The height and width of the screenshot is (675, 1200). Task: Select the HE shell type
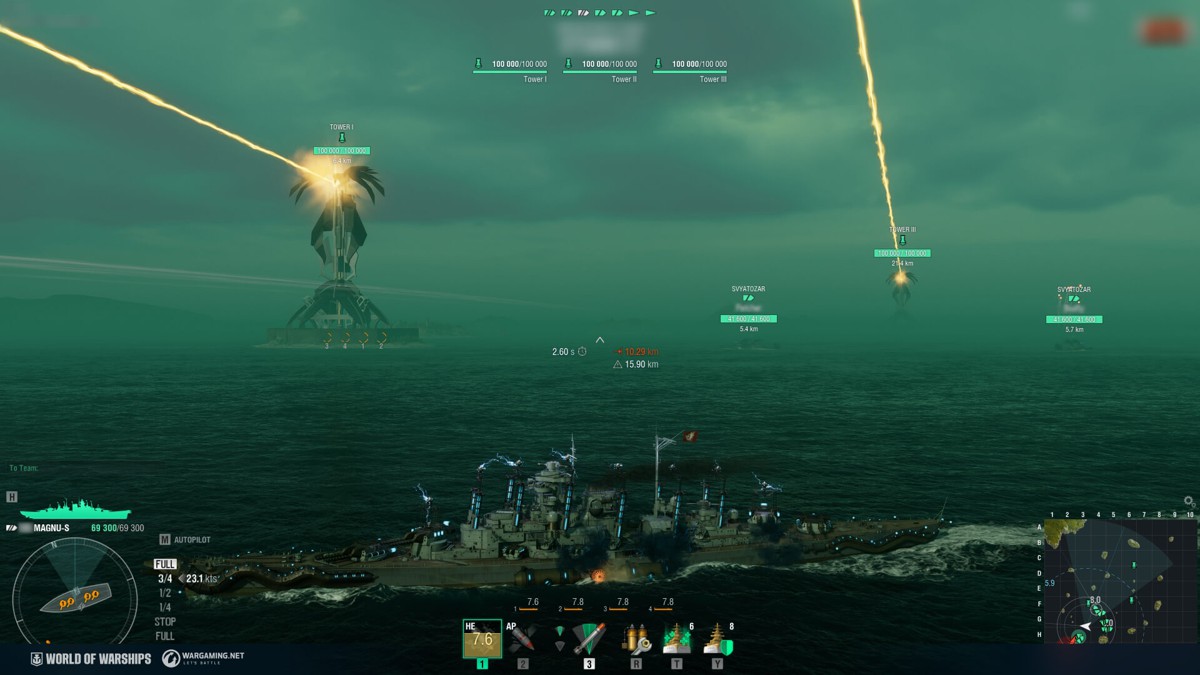tap(482, 638)
